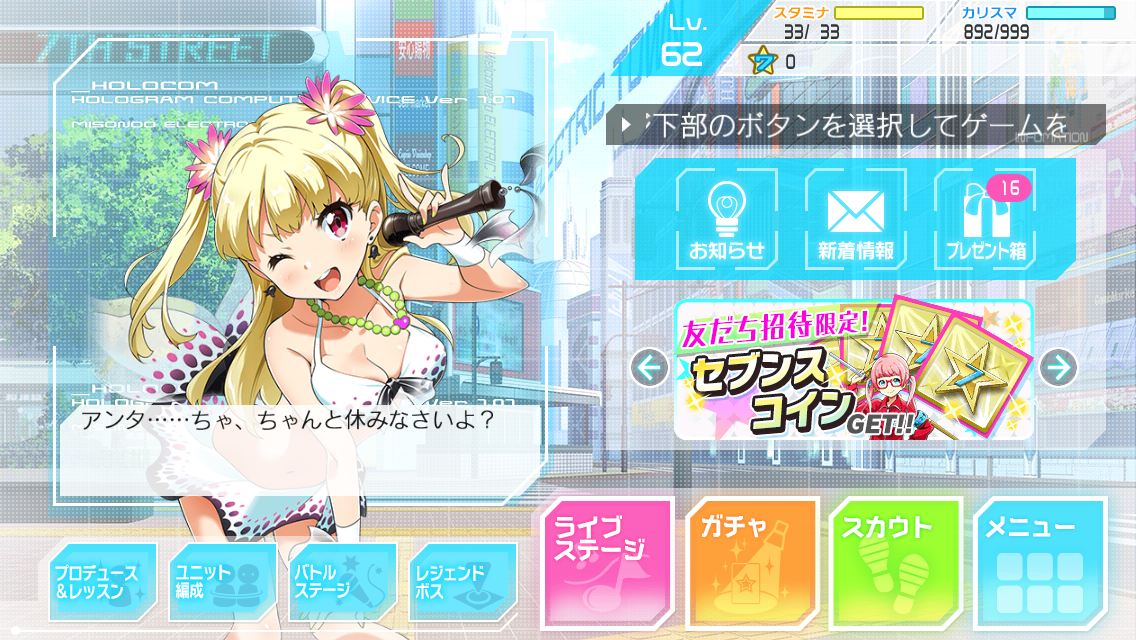Viewport: 1136px width, 640px height.
Task: Select プロデュース&レッスン button
Action: click(103, 582)
